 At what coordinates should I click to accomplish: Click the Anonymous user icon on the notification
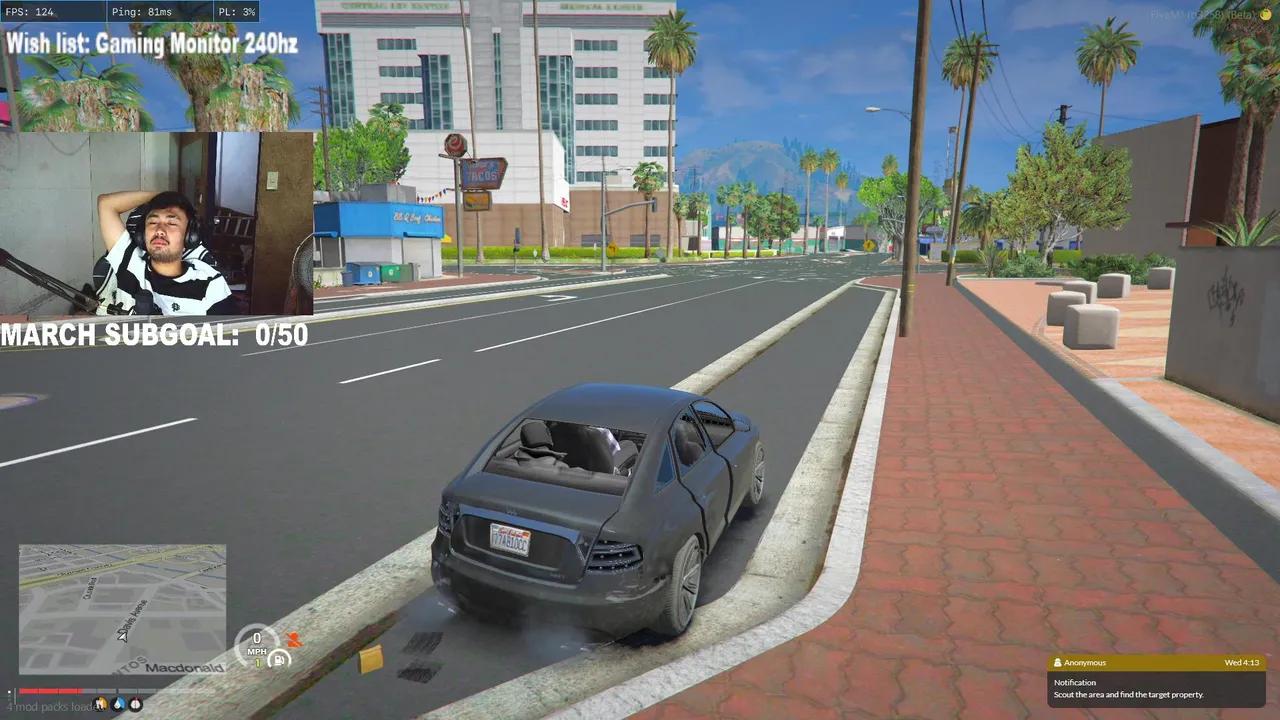tap(1058, 662)
